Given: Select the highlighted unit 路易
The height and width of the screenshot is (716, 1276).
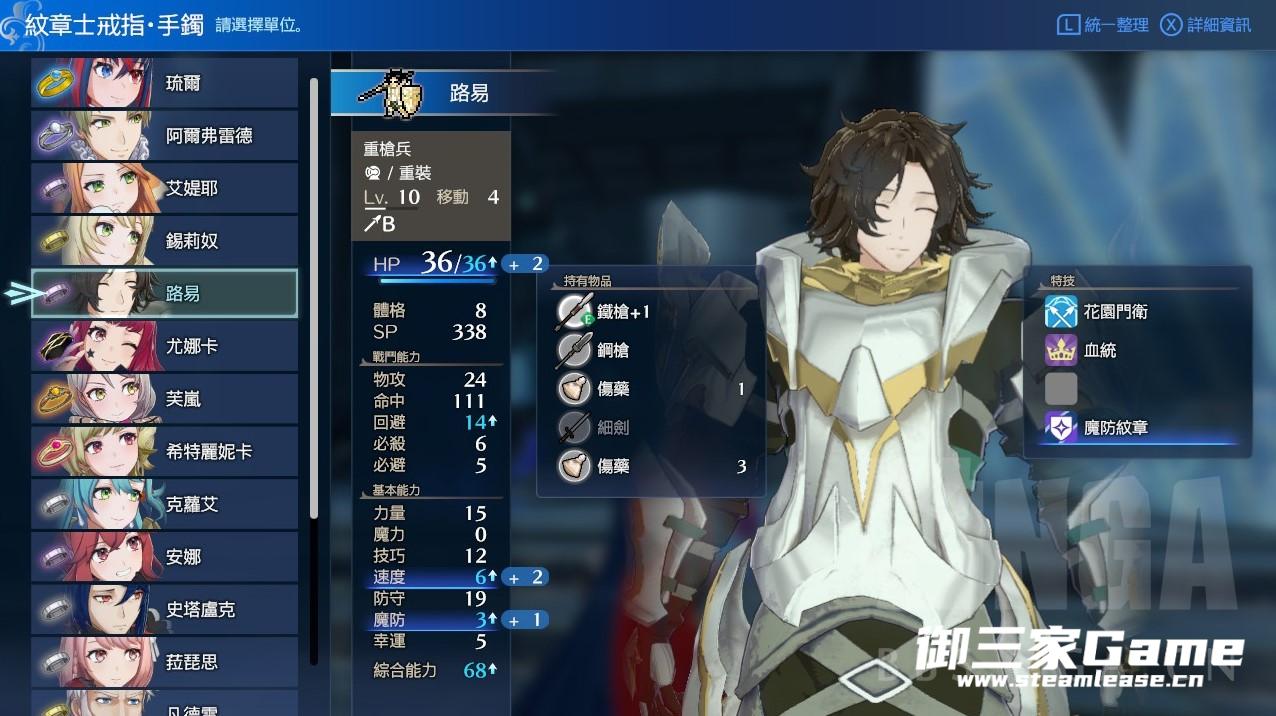Looking at the screenshot, I should click(x=165, y=293).
